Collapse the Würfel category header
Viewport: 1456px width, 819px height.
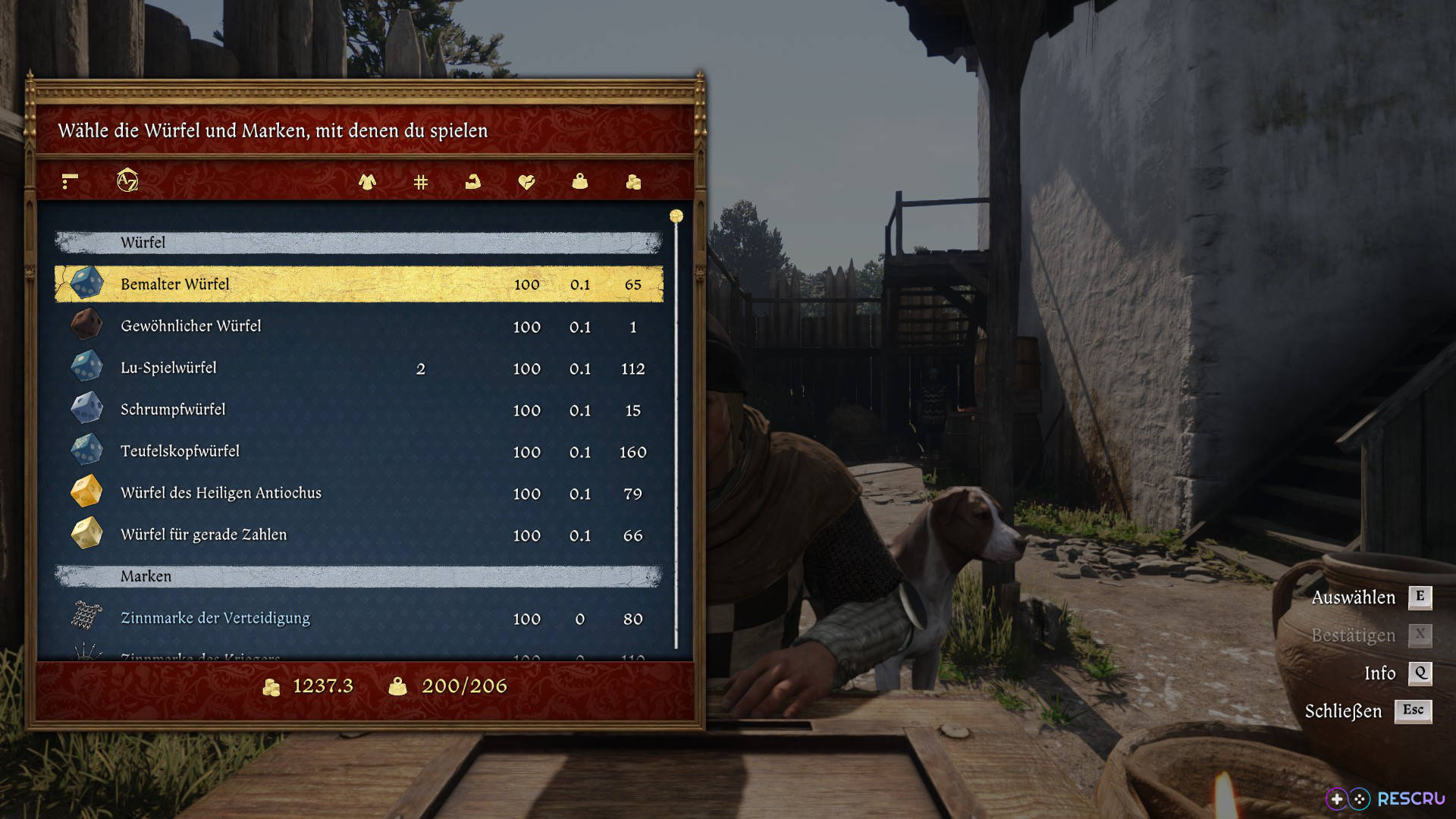[359, 243]
